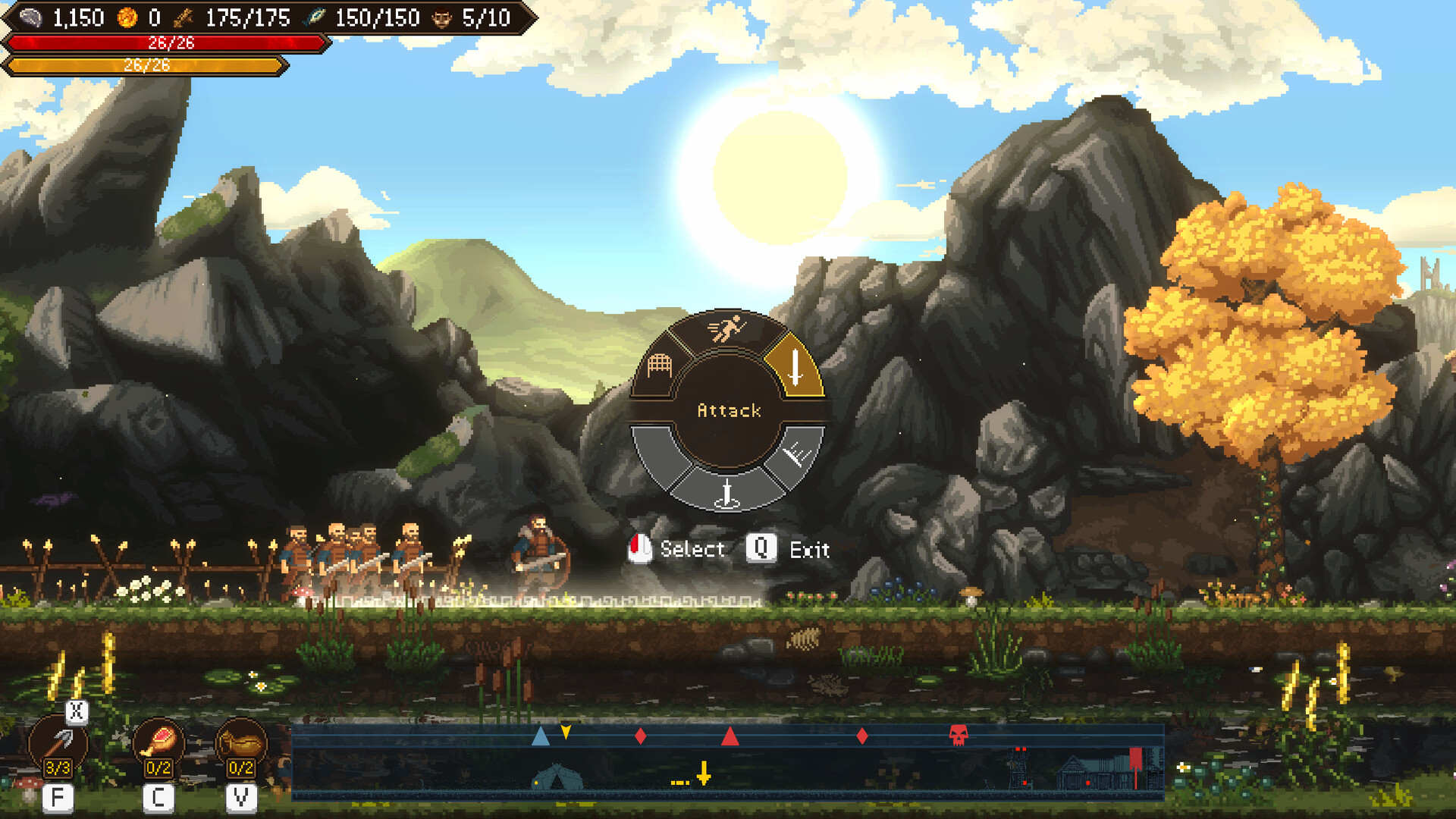Pick the banner rally command at wheel bottom
Image resolution: width=1456 pixels, height=819 pixels.
tap(726, 493)
